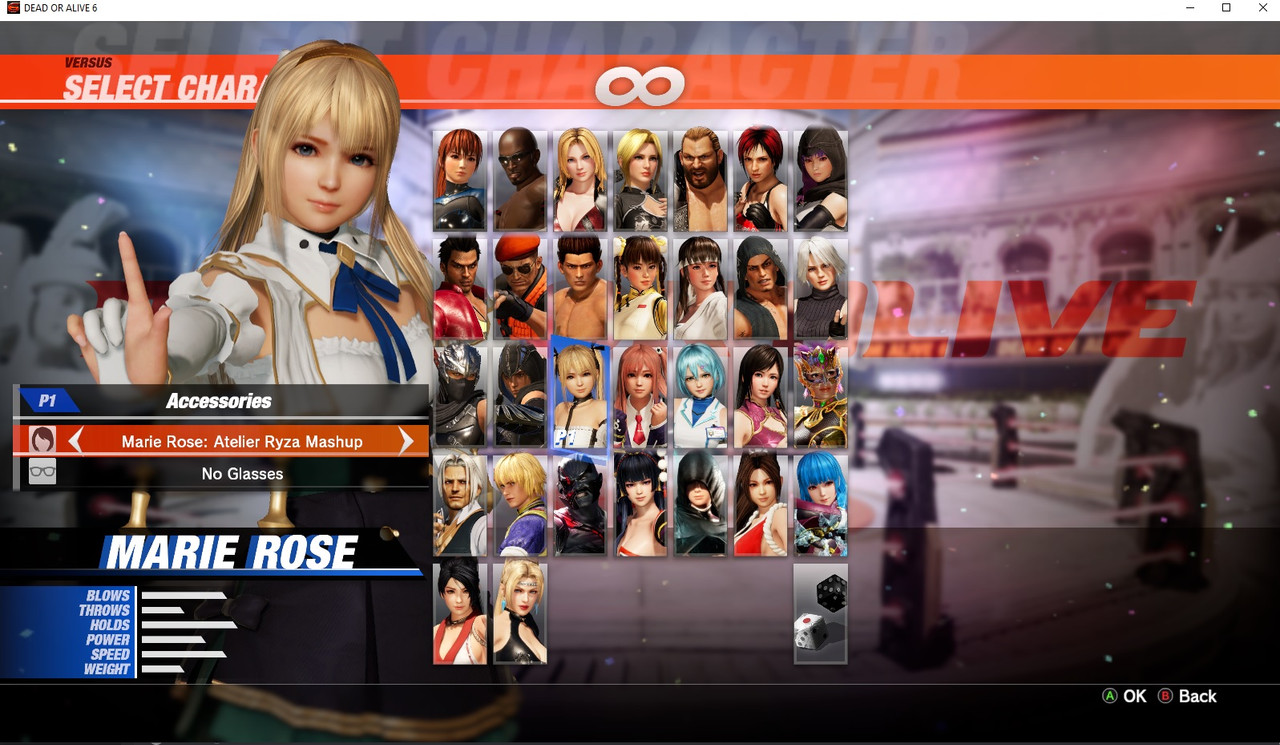Select the random character dice tile
Viewport: 1280px width, 745px height.
(820, 613)
